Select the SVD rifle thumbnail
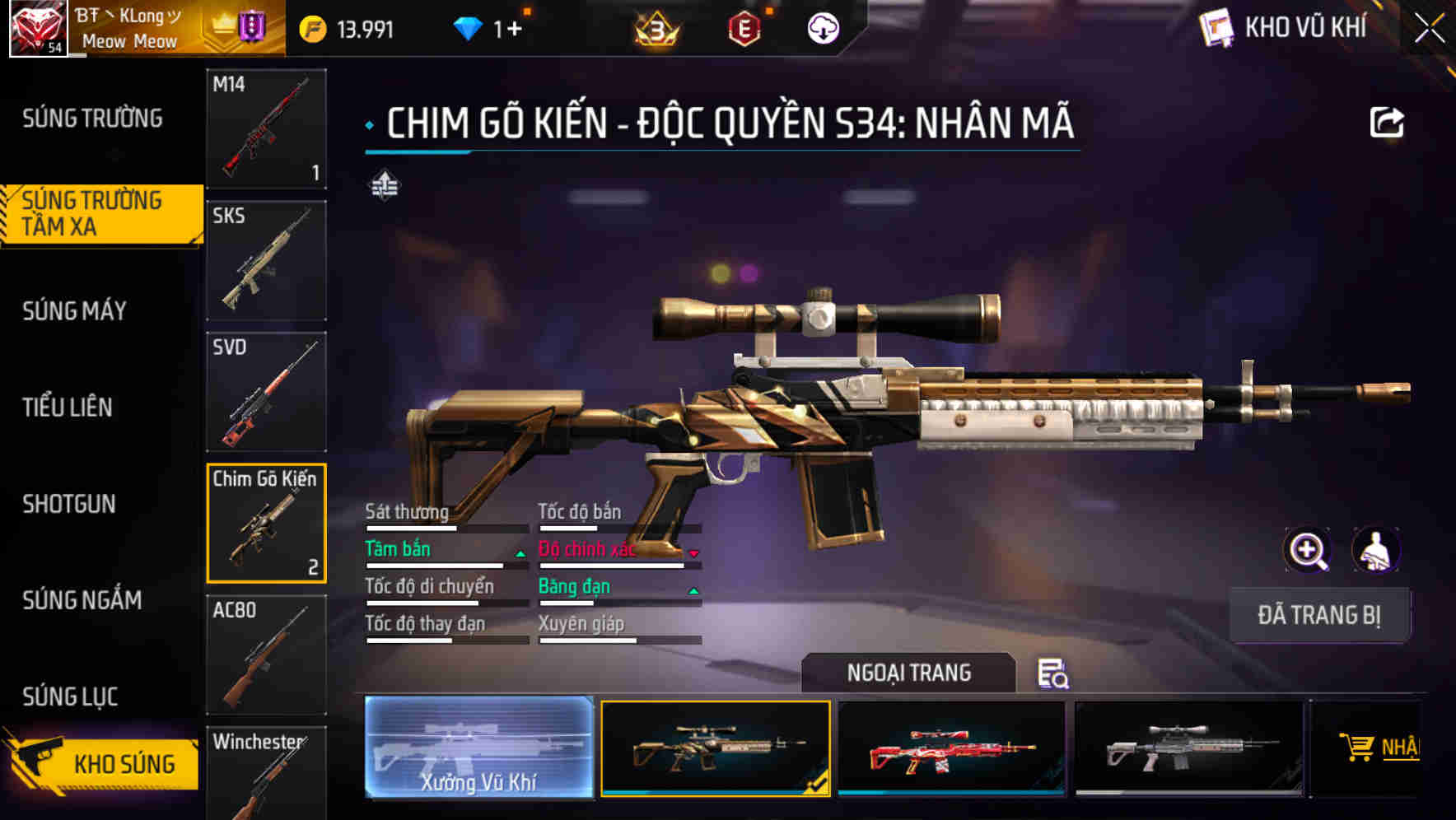1456x820 pixels. tap(265, 390)
